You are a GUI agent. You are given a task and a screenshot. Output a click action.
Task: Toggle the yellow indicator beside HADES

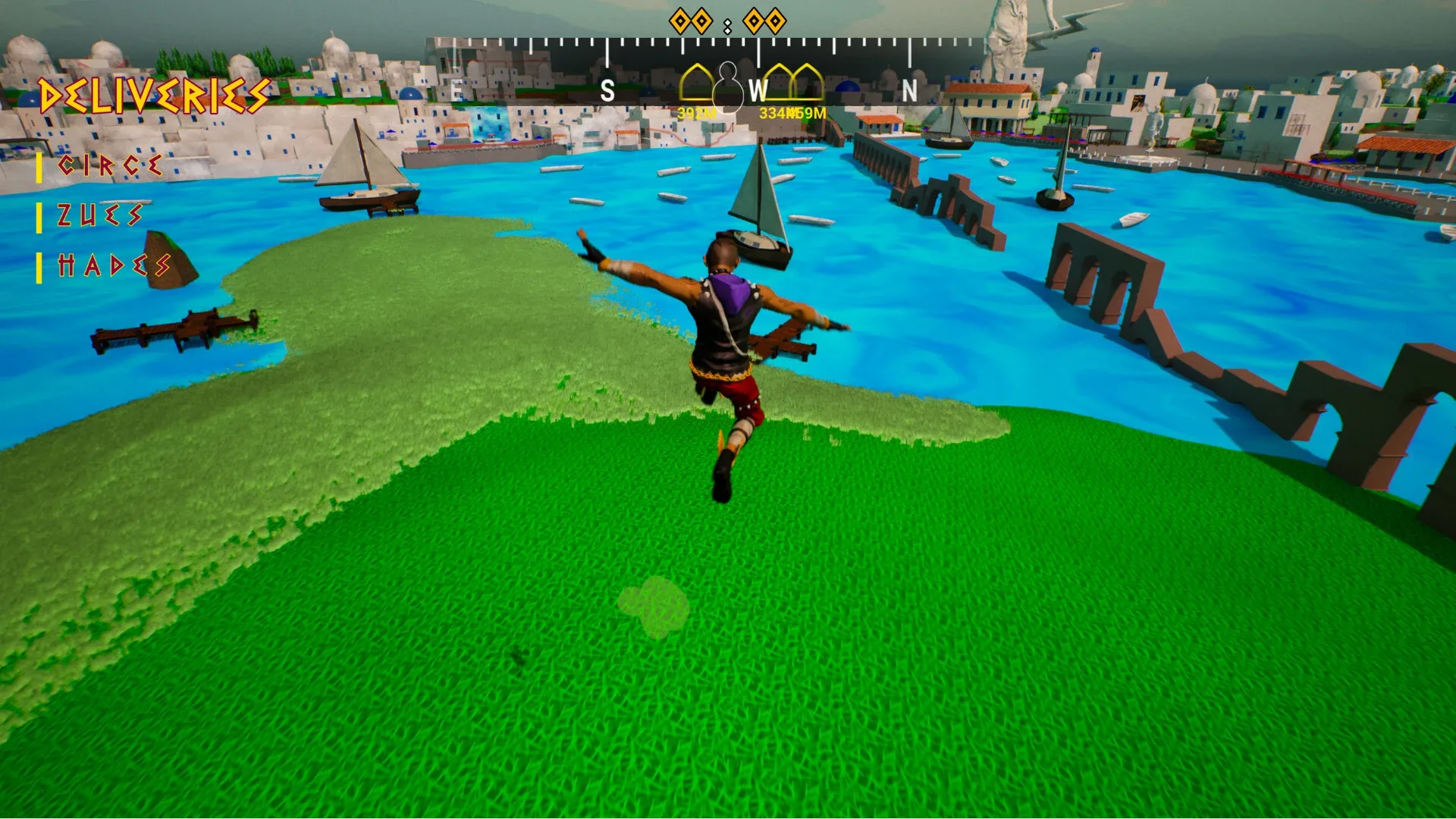(x=38, y=267)
